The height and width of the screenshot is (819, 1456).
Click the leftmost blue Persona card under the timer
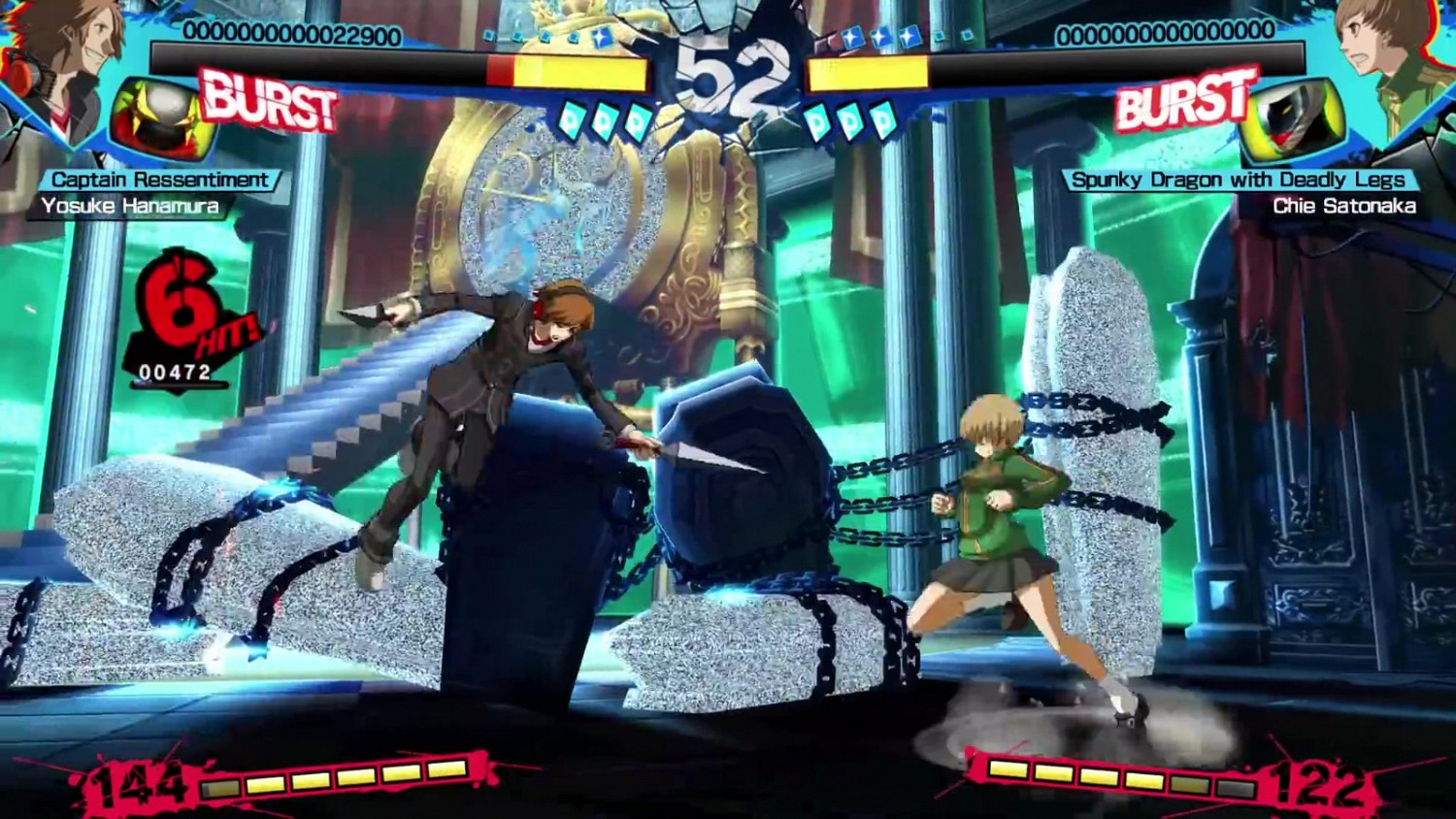[x=573, y=119]
